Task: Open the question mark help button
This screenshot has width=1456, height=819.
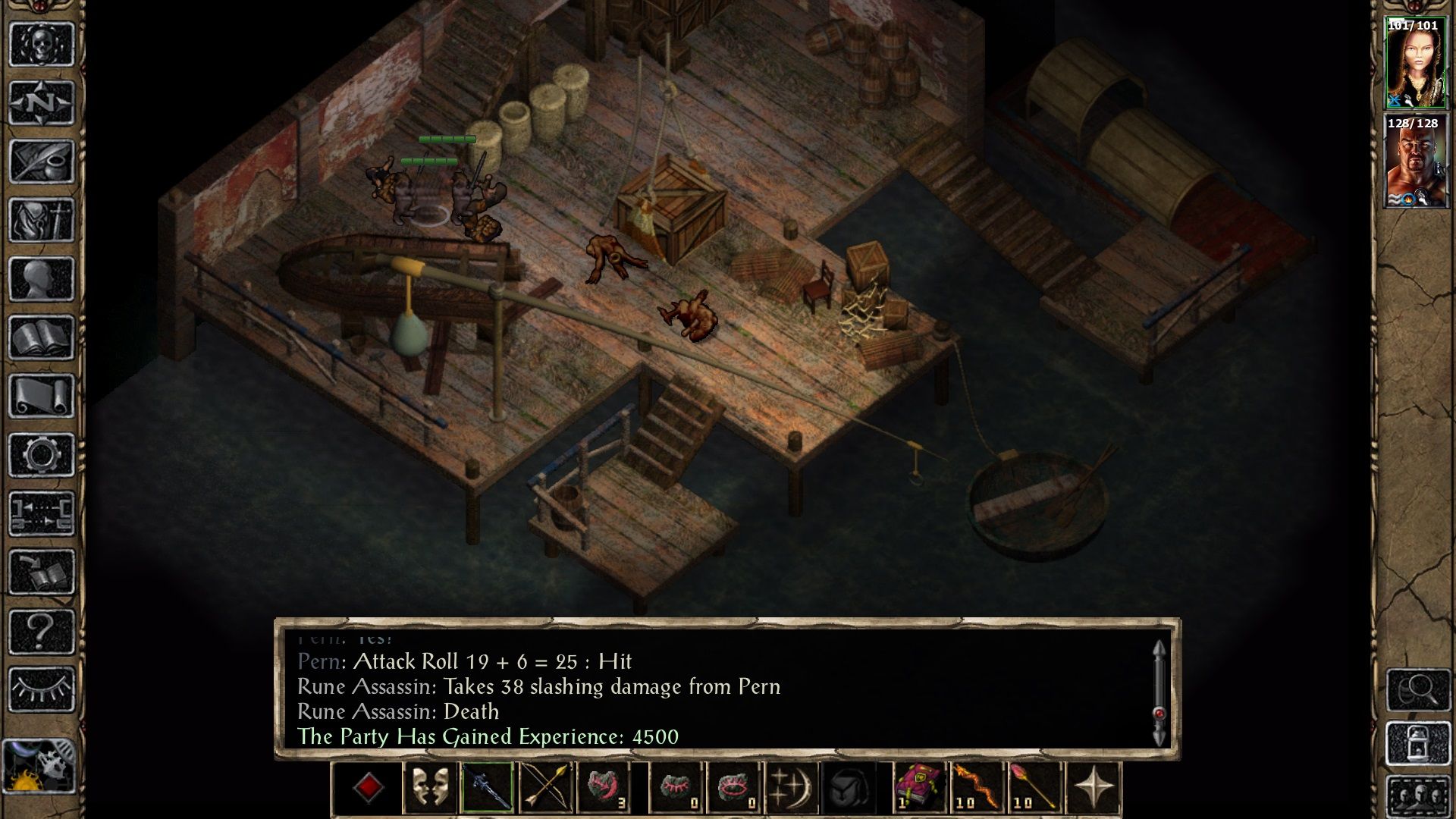Action: [42, 631]
